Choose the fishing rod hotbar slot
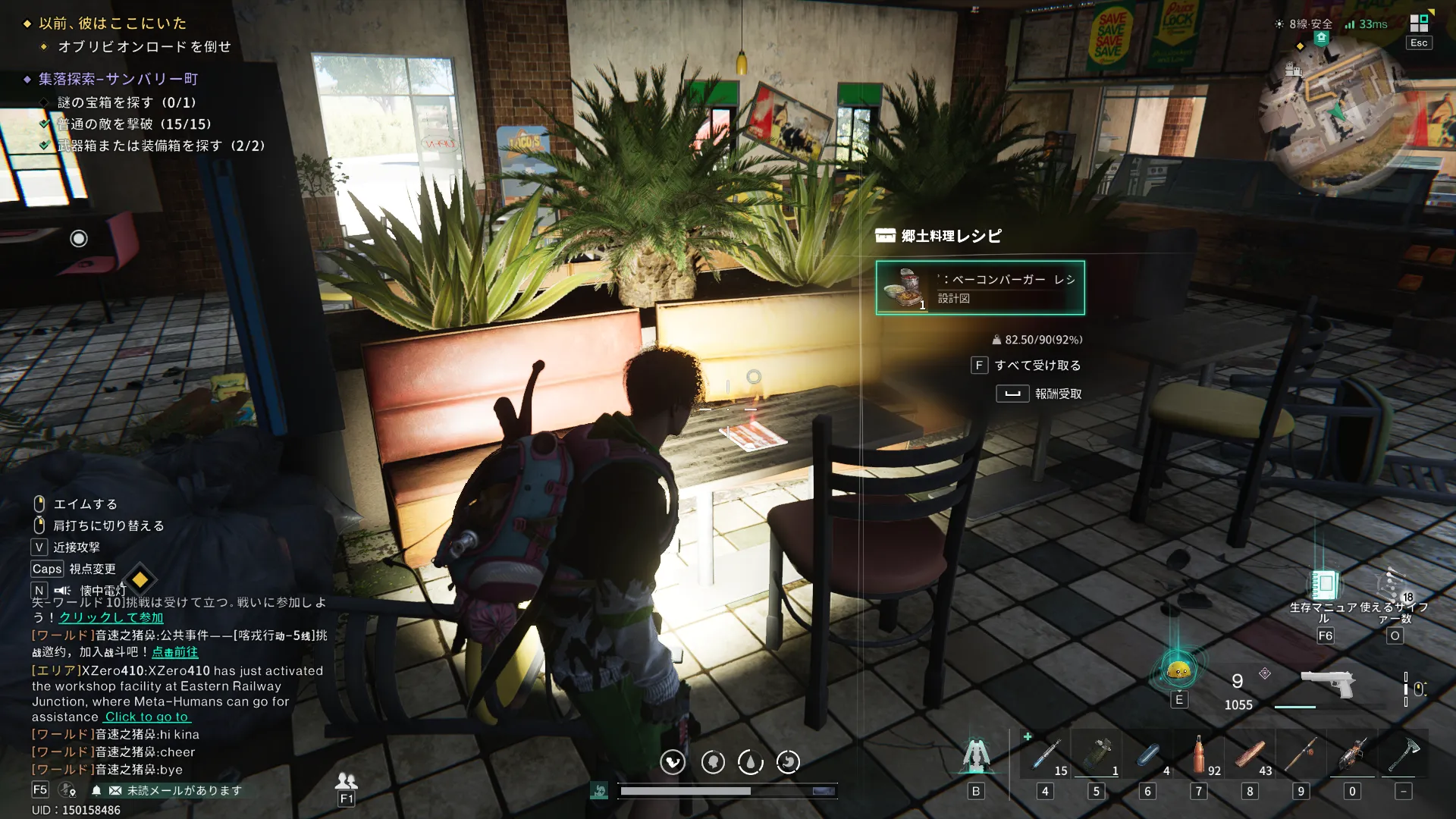This screenshot has height=819, width=1456. [x=1301, y=755]
